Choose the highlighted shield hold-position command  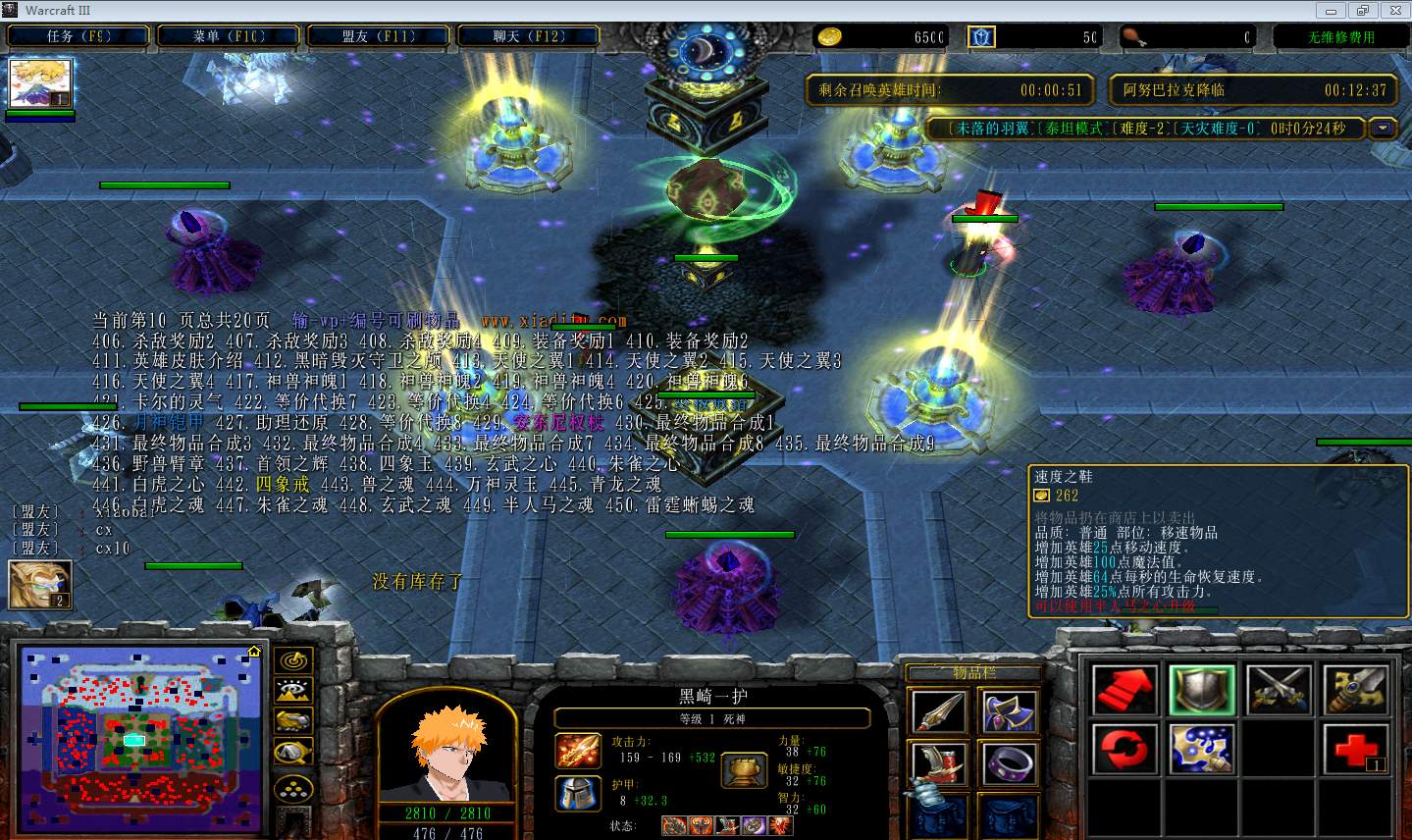tap(1202, 691)
